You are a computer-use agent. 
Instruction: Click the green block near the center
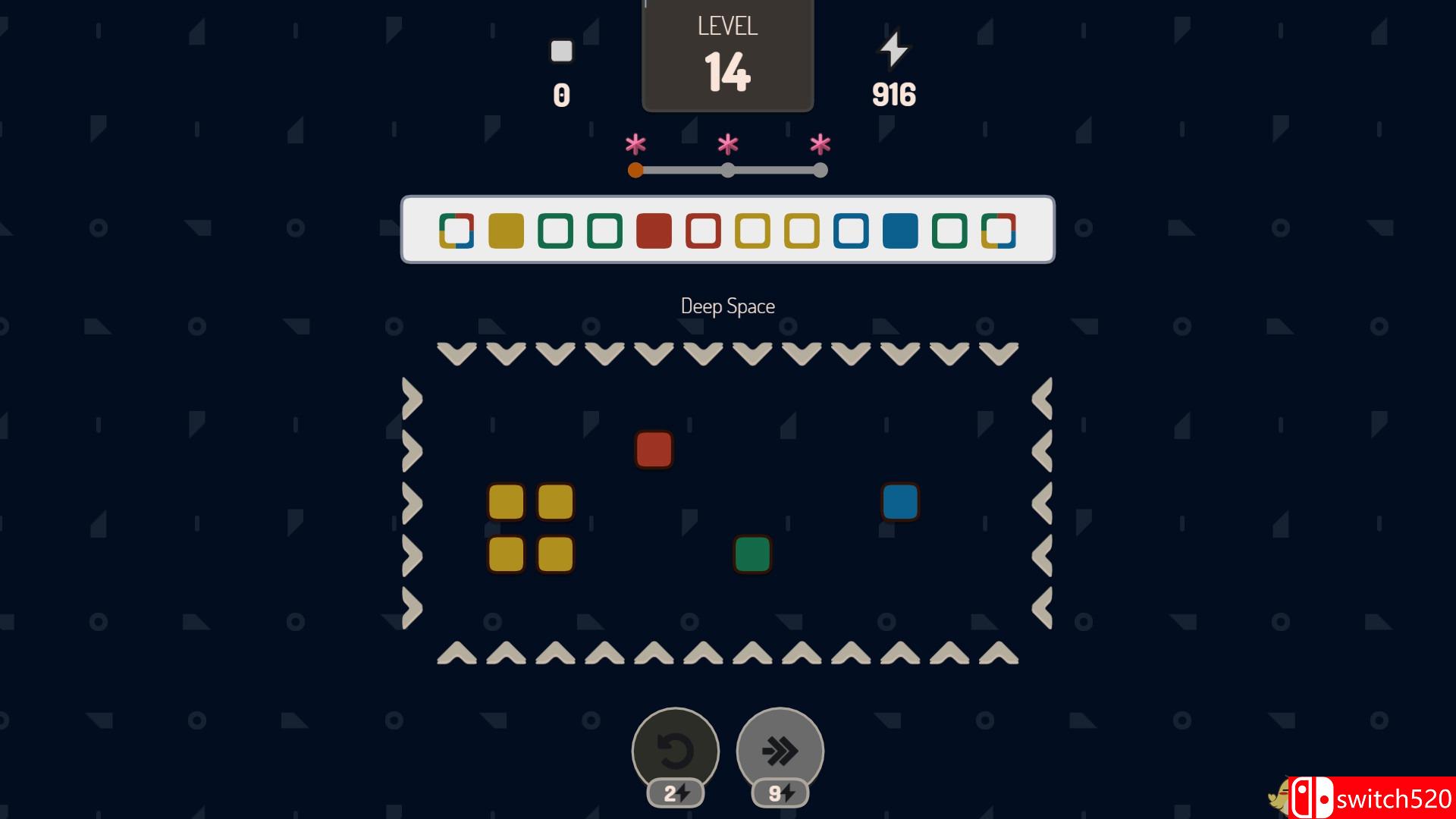coord(752,554)
